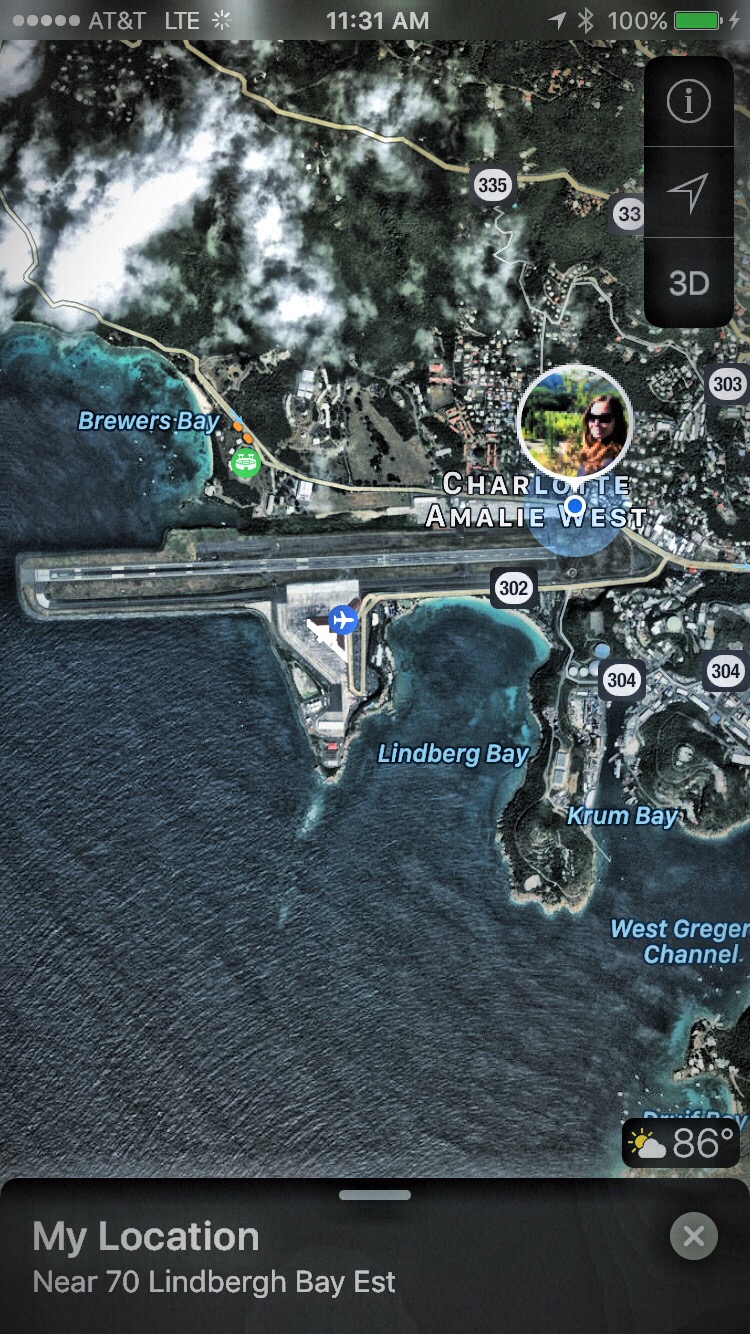Expand the card using its grabber handle
750x1334 pixels.
tap(375, 1194)
